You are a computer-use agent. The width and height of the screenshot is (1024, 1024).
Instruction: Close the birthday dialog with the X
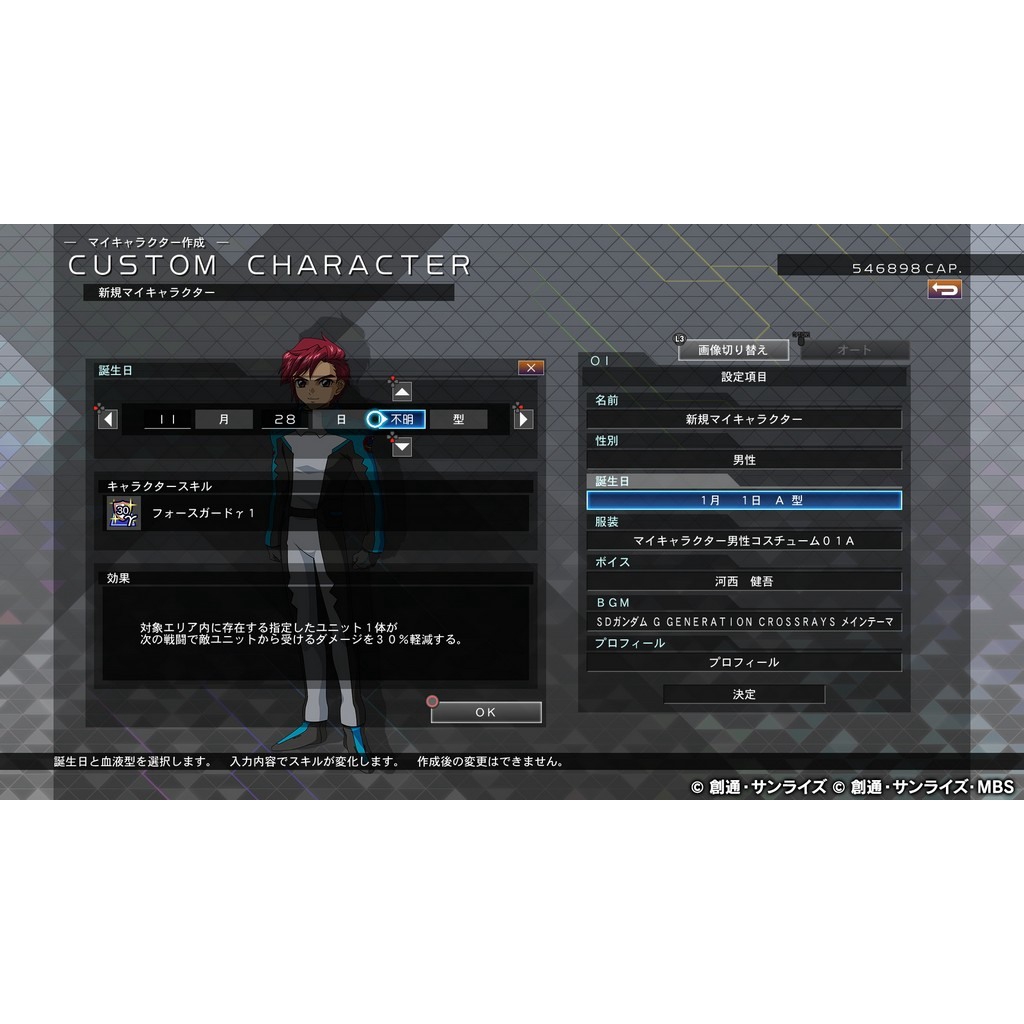pos(530,368)
